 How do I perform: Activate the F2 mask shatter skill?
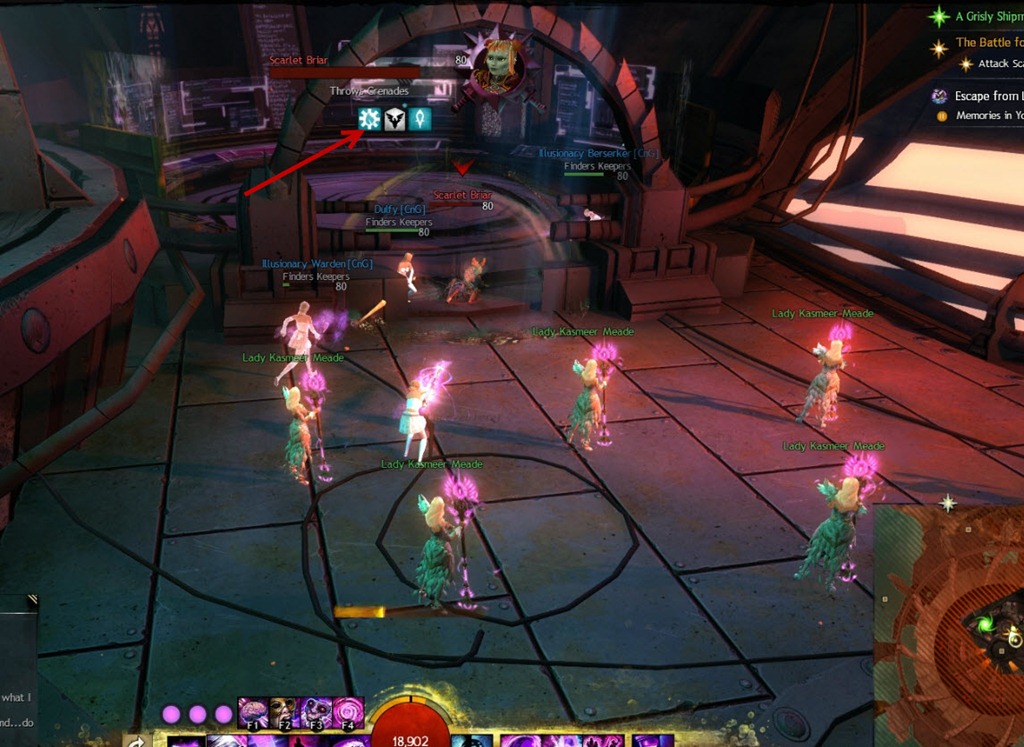coord(283,712)
